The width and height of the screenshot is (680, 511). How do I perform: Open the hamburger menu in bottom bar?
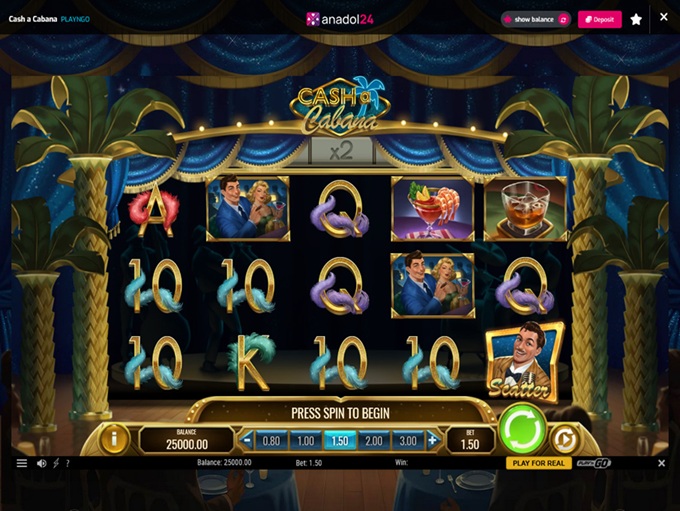(22, 463)
